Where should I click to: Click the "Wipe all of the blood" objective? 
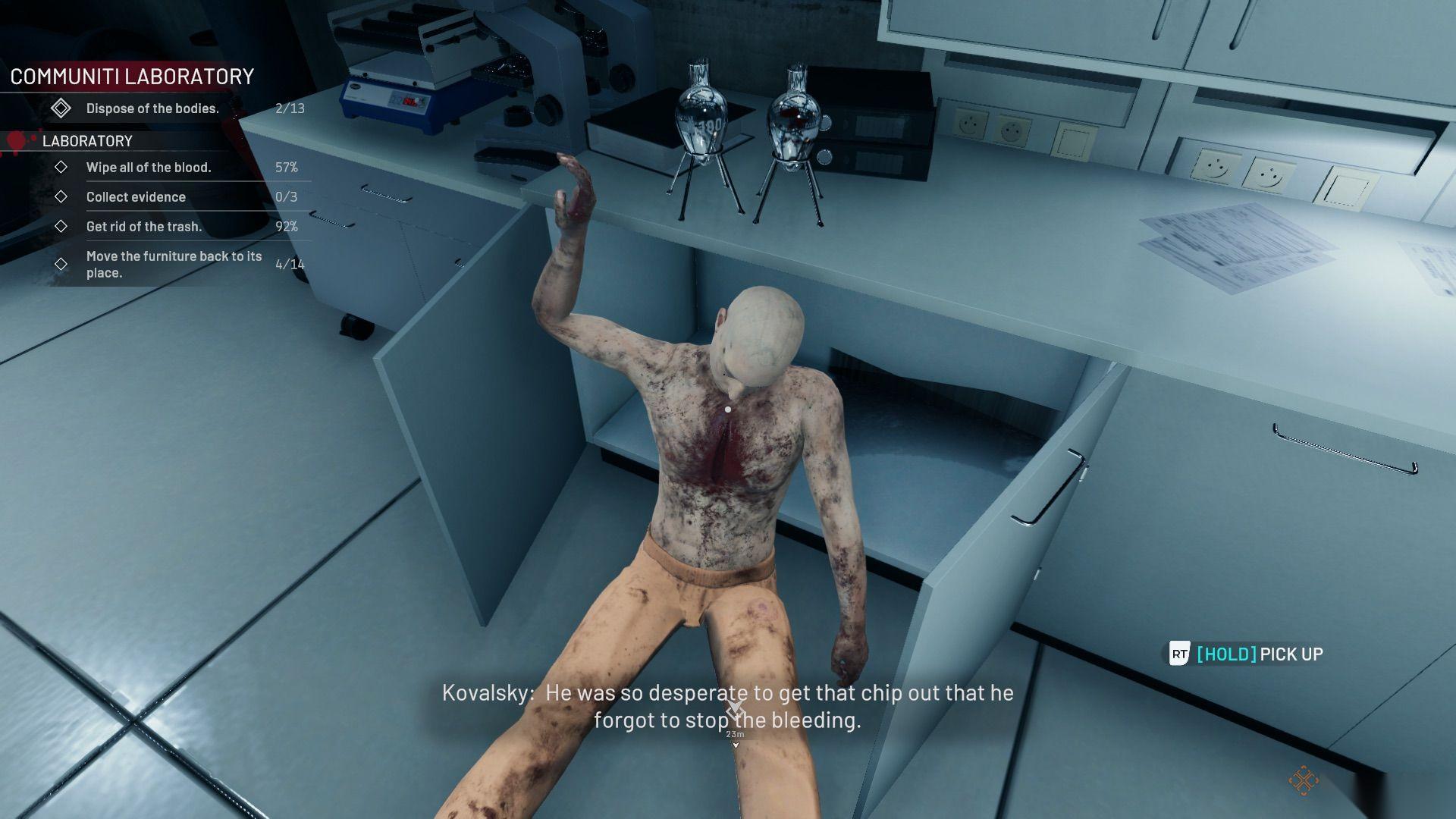click(149, 168)
